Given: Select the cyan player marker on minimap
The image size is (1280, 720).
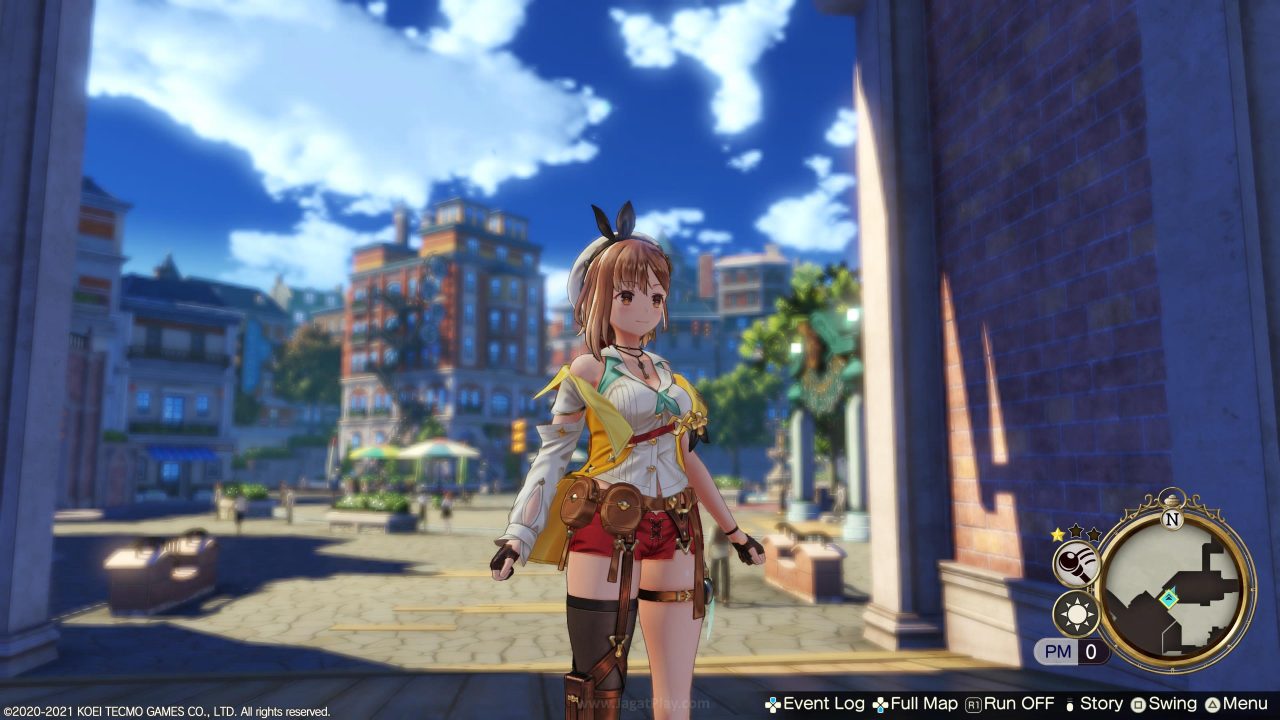Looking at the screenshot, I should [1168, 598].
